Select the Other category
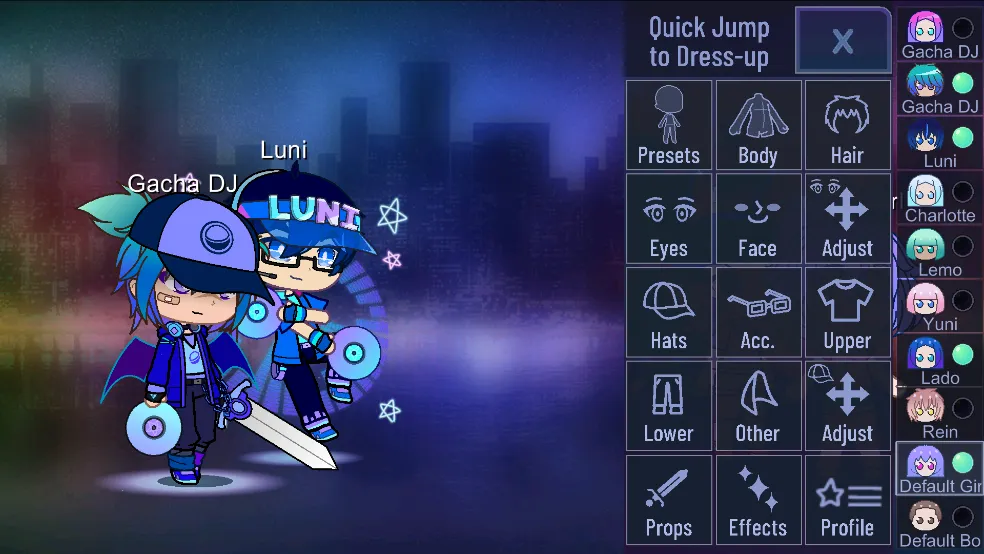Image resolution: width=984 pixels, height=554 pixels. click(x=758, y=405)
